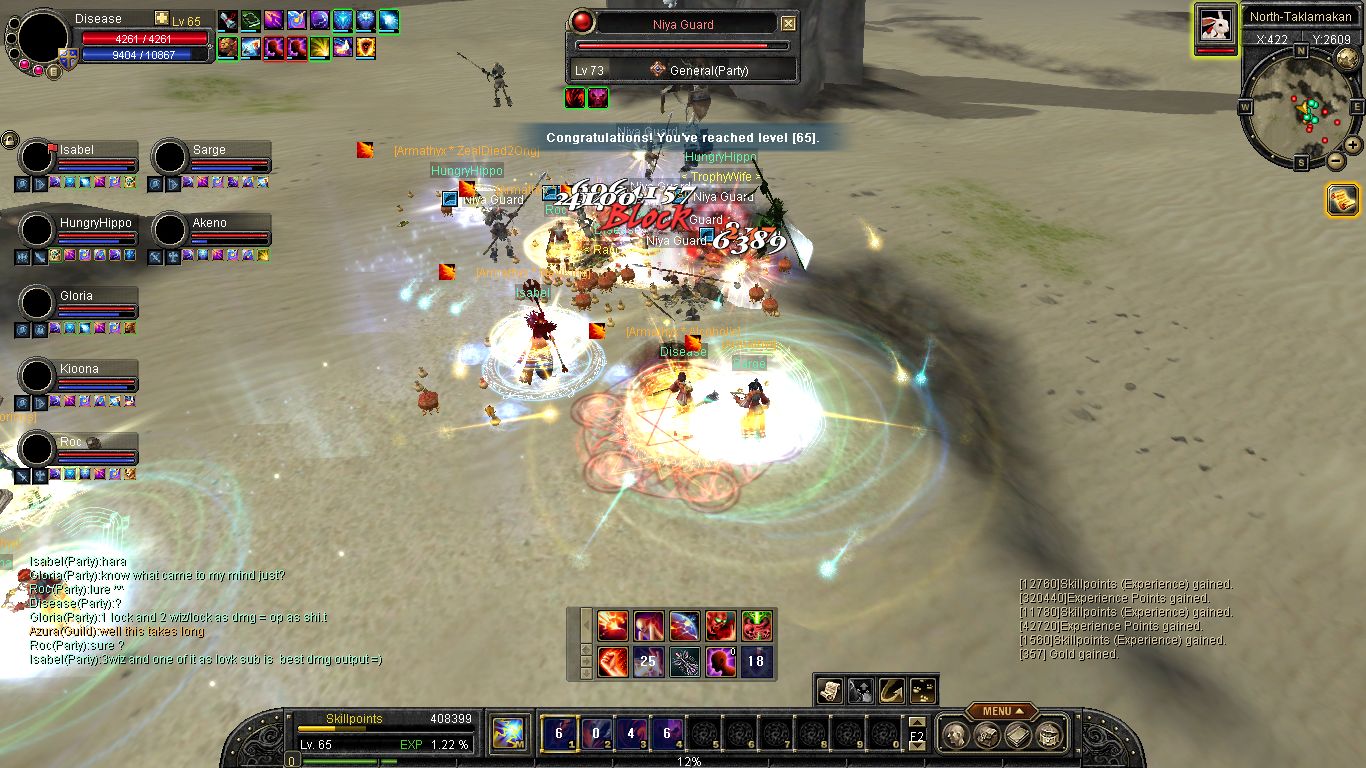Click the paw prints pet action icon
The image size is (1366, 768).
pyautogui.click(x=923, y=689)
